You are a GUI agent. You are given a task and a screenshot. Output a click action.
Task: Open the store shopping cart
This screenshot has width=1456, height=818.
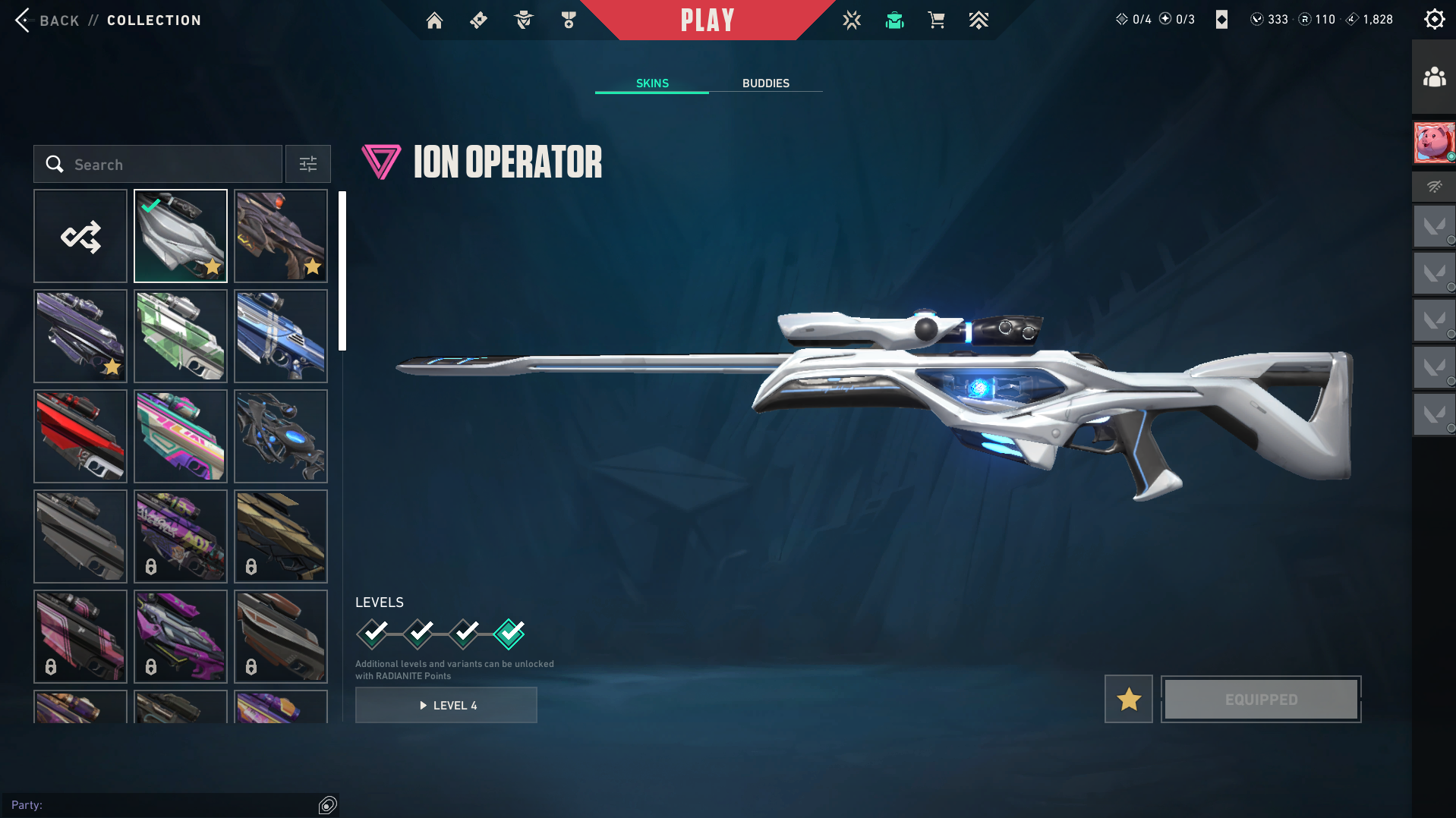point(936,20)
